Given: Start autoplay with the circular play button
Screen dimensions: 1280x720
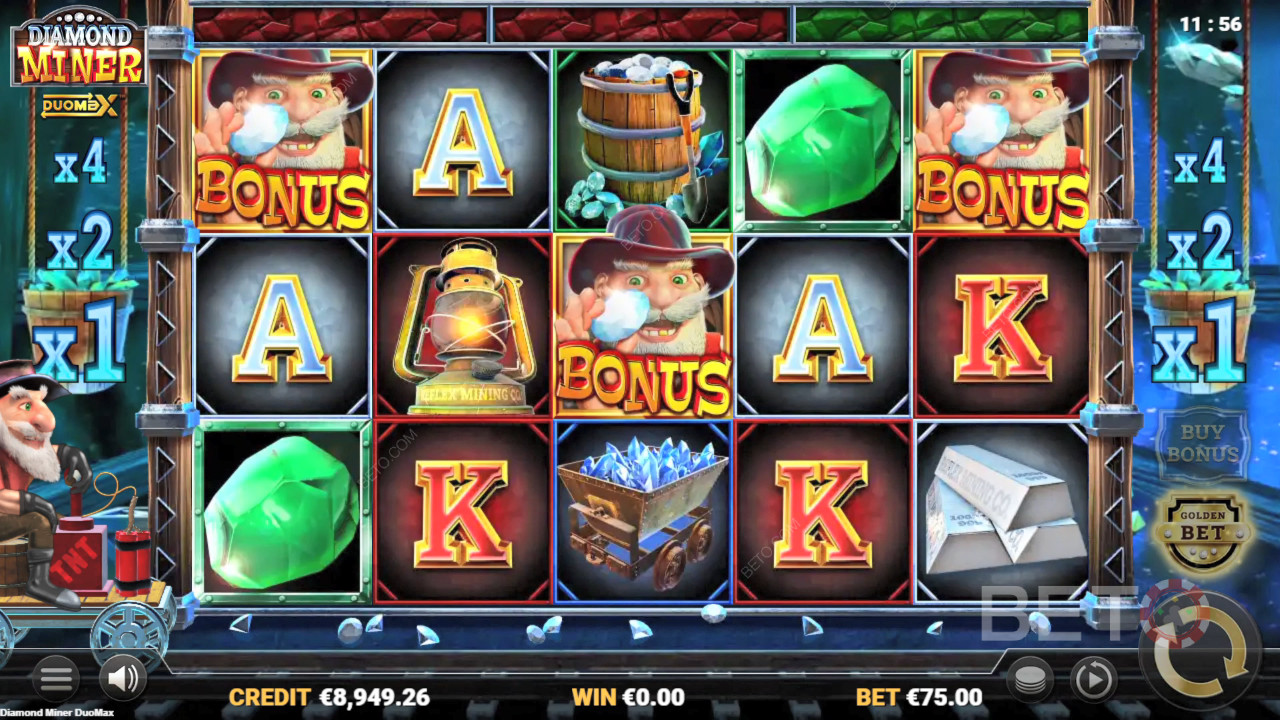Looking at the screenshot, I should (1093, 680).
